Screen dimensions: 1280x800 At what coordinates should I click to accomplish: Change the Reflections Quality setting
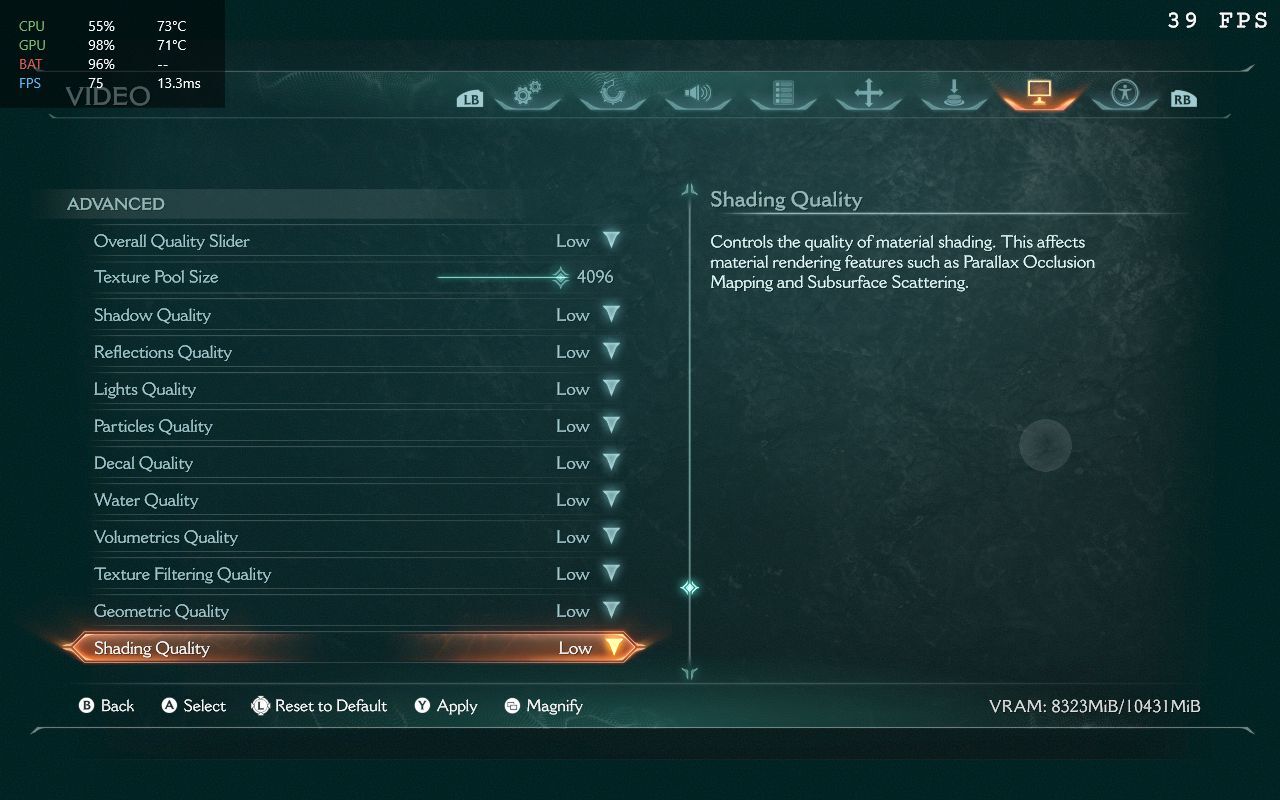[x=611, y=352]
